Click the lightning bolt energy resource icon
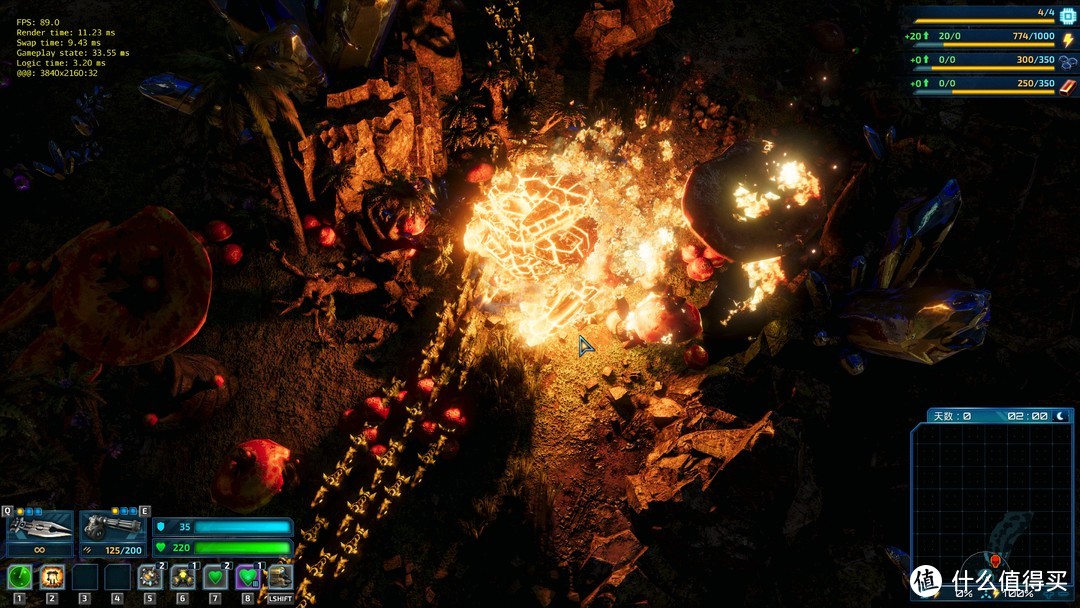Image resolution: width=1080 pixels, height=608 pixels. coord(1066,38)
